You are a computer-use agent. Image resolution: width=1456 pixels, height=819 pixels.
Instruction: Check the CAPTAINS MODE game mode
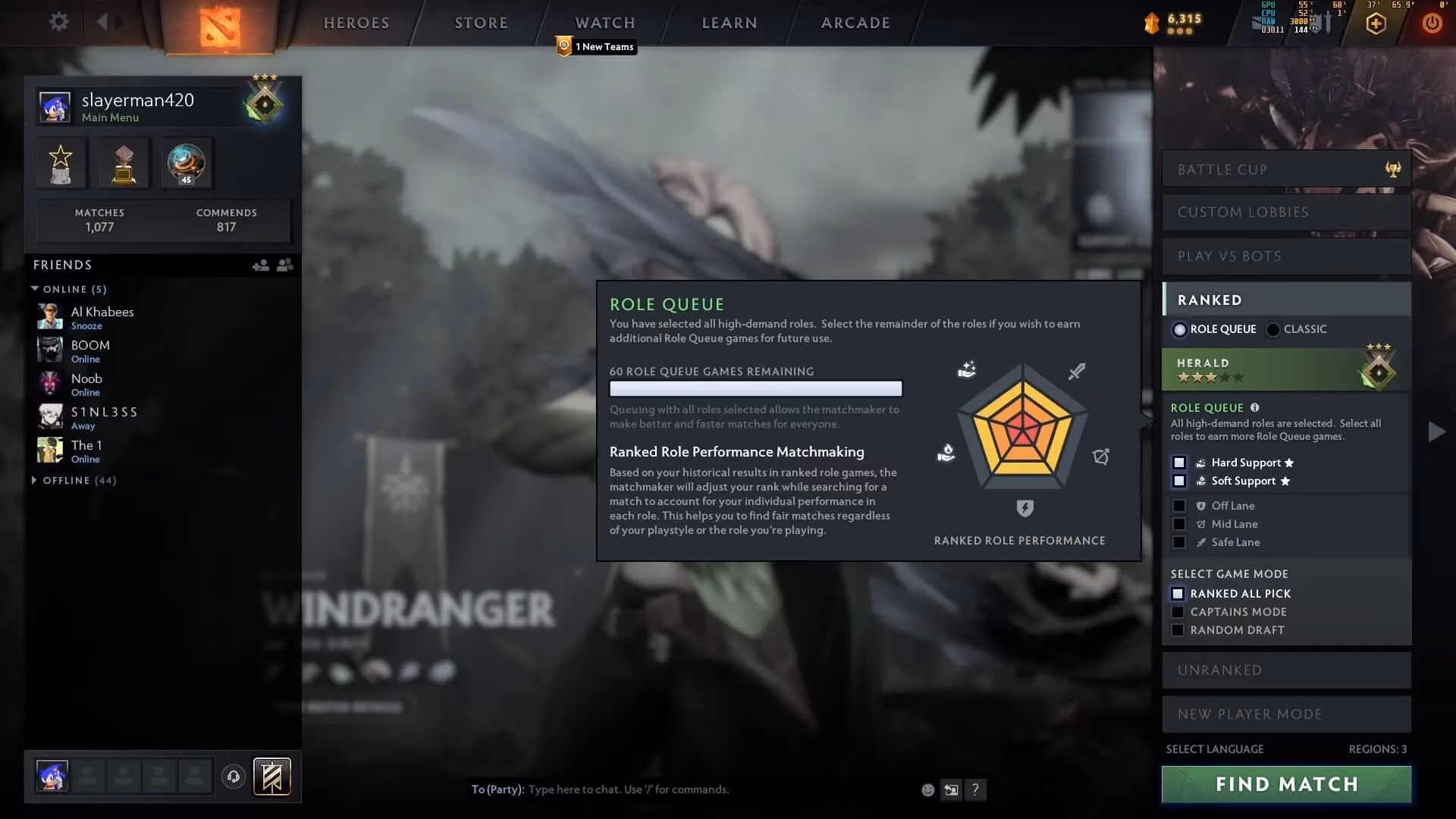click(1178, 612)
